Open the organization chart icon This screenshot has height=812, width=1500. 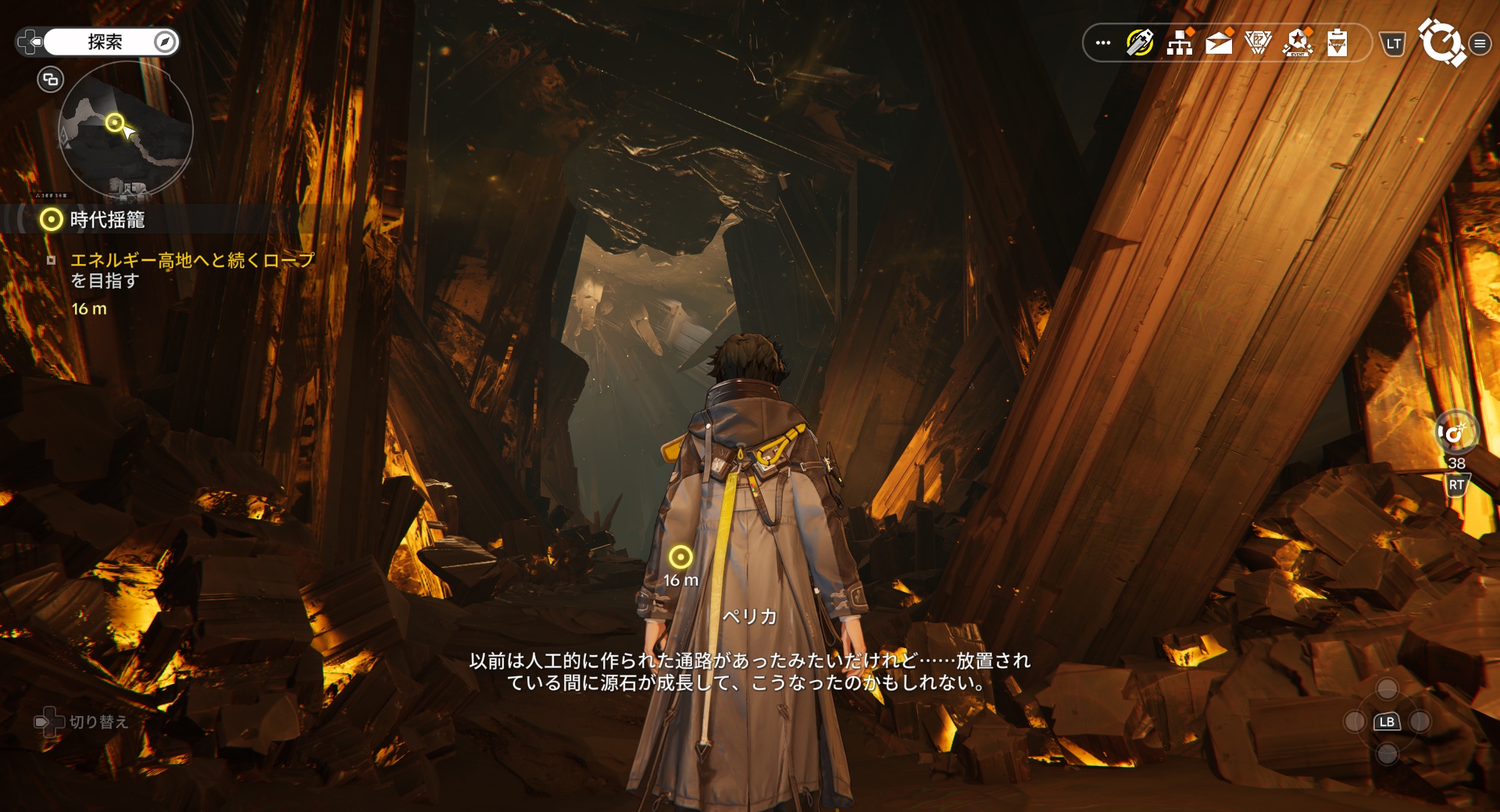click(1180, 43)
